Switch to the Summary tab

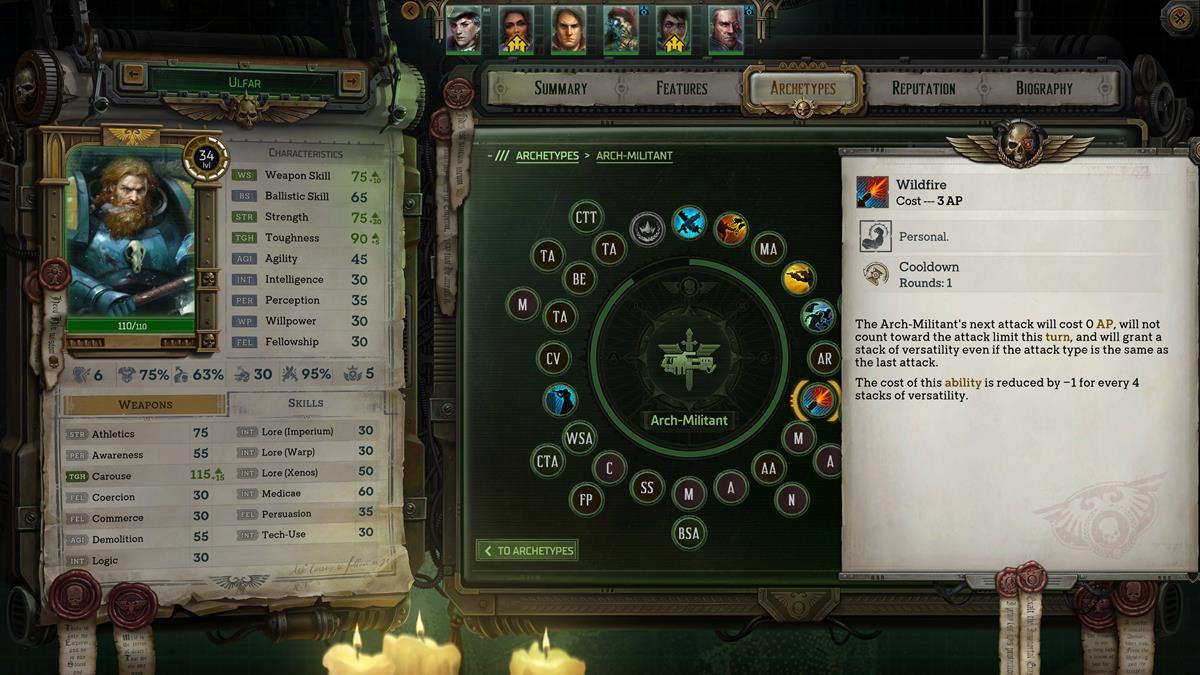click(x=560, y=88)
